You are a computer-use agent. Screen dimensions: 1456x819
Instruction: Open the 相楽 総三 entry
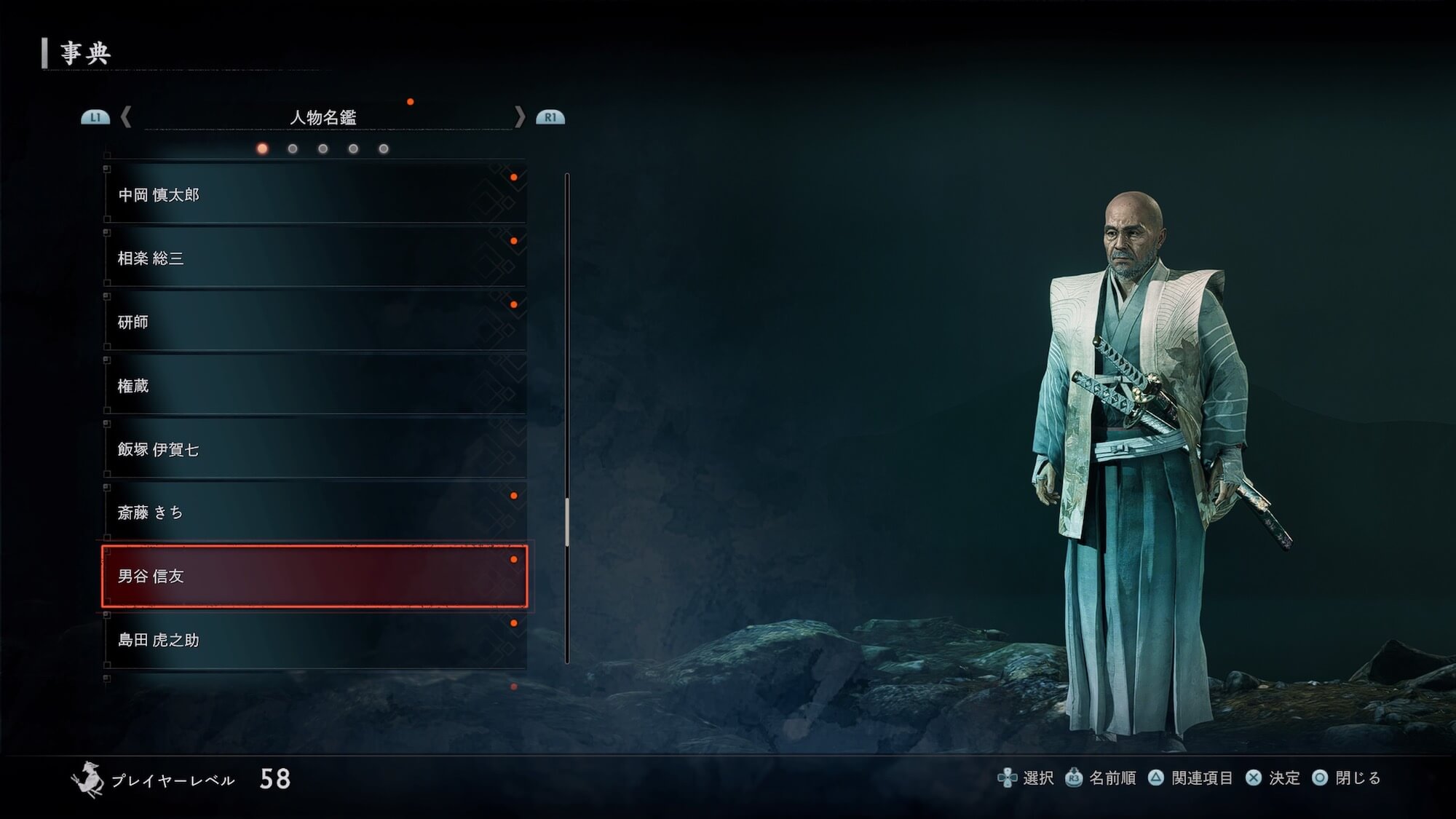coord(314,258)
